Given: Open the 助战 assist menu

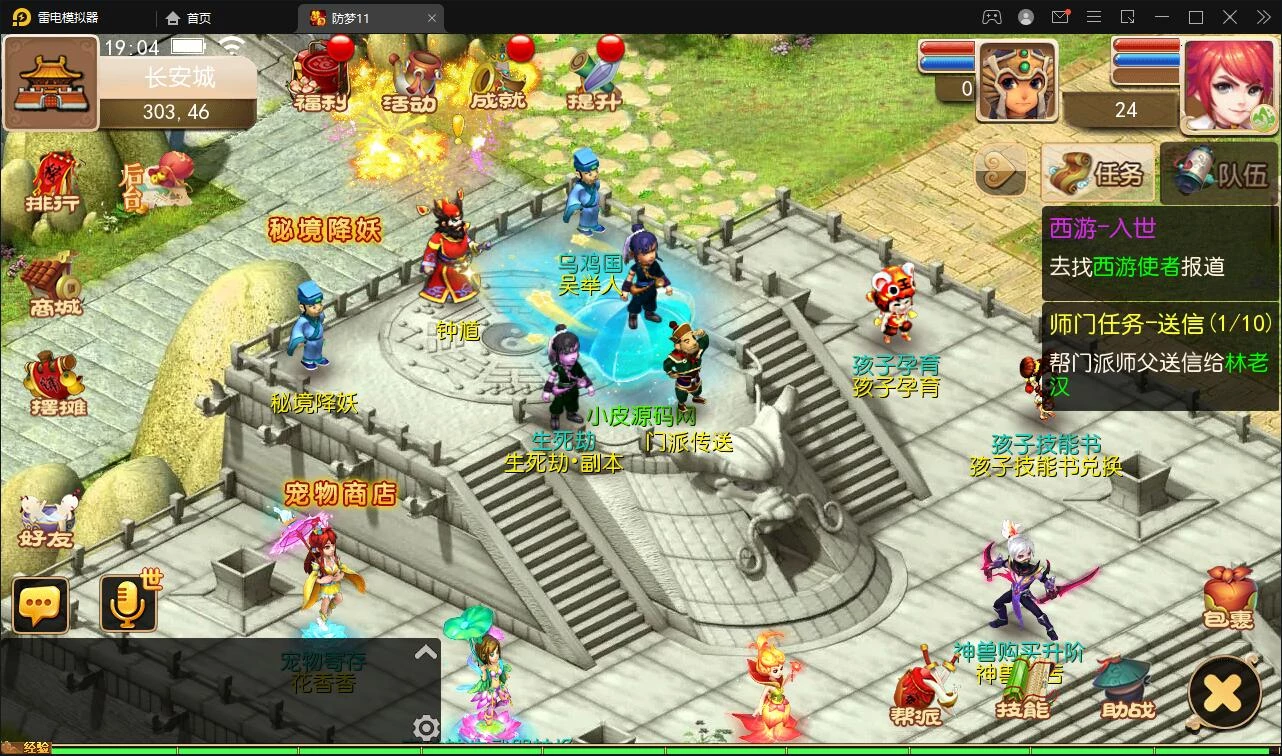Looking at the screenshot, I should (x=1127, y=690).
